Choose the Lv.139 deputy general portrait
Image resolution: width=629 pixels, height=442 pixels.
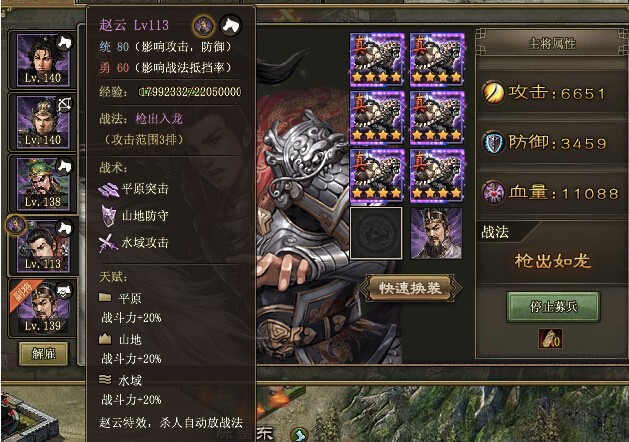point(40,306)
